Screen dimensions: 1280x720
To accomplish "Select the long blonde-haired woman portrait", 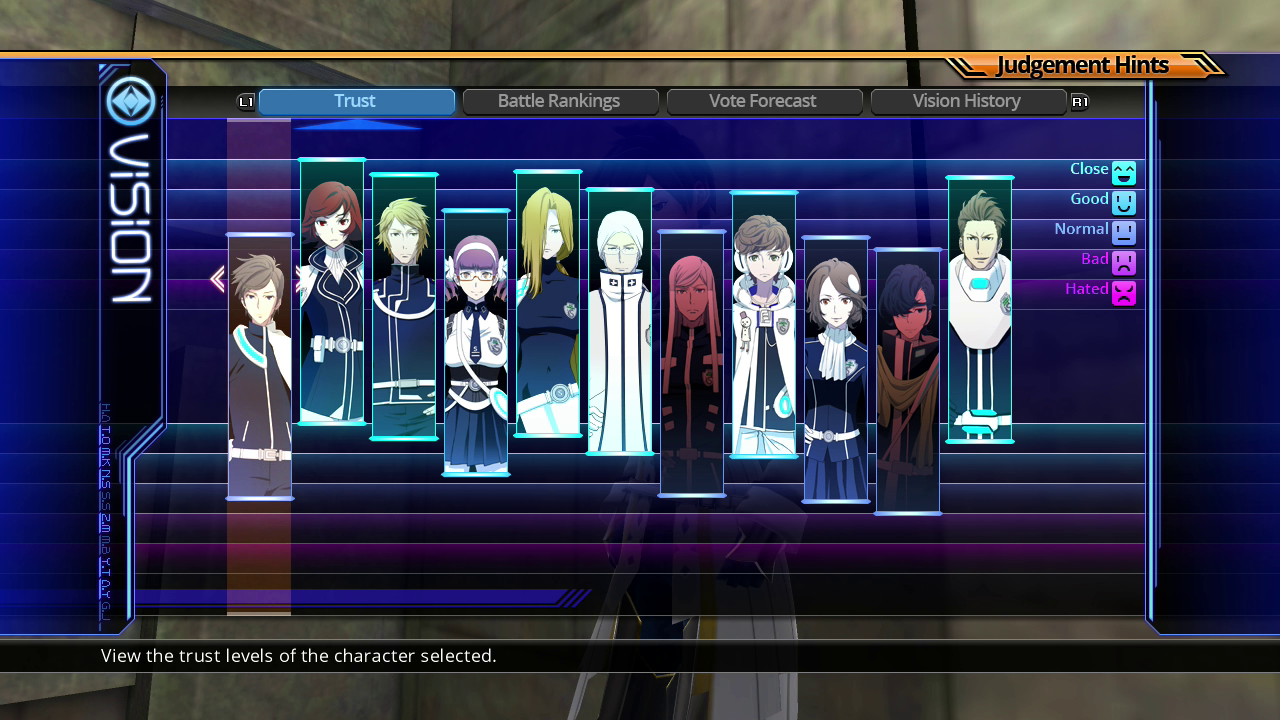I will 548,303.
